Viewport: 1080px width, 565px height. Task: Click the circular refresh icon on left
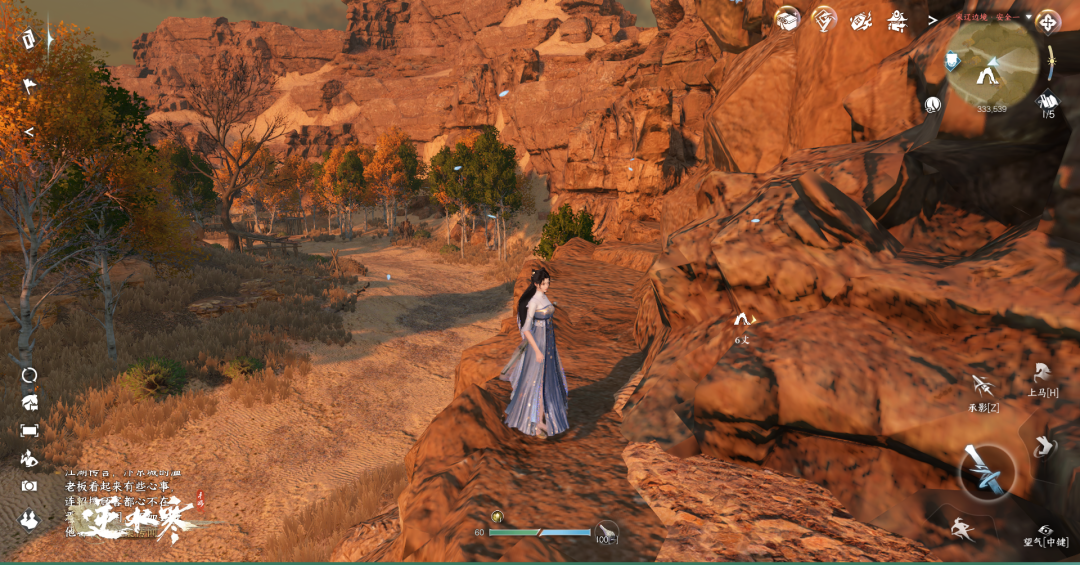[29, 375]
